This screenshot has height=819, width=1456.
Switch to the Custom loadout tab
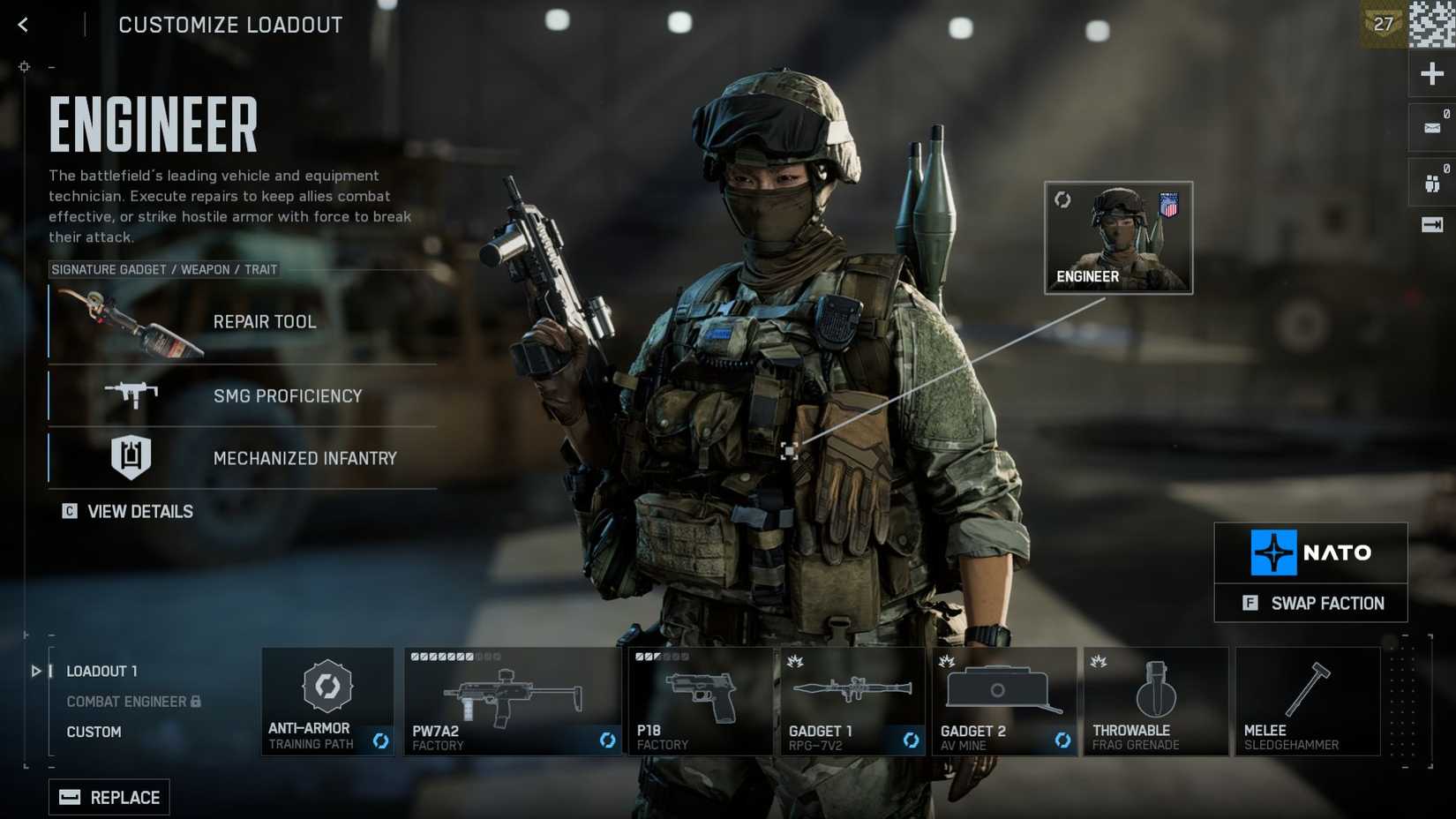(94, 732)
